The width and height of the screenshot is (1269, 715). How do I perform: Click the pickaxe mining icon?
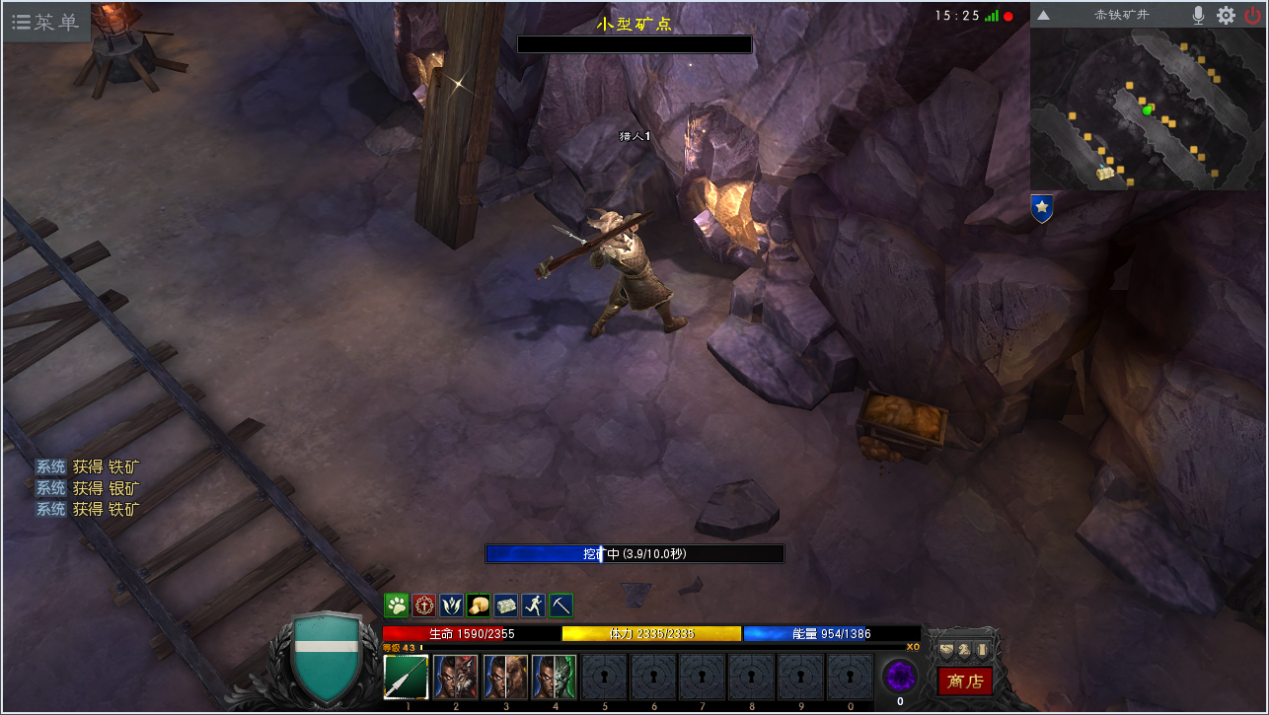[560, 605]
